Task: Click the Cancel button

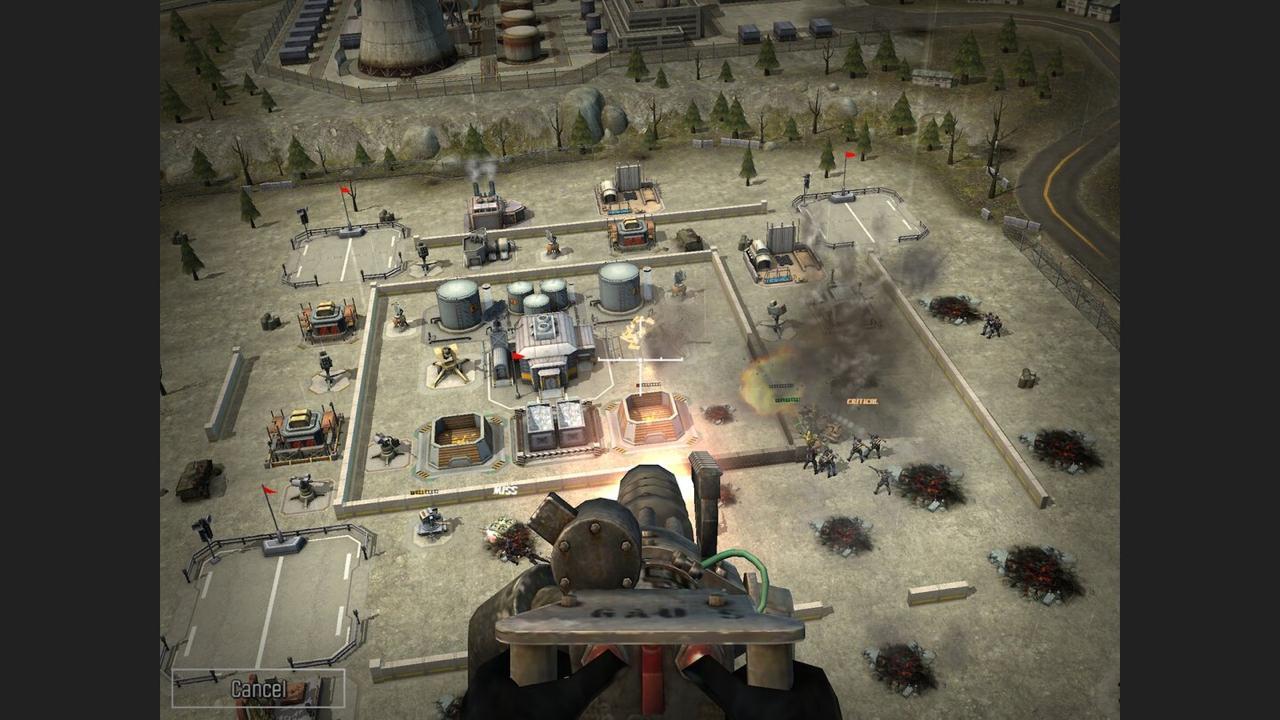Action: [258, 688]
